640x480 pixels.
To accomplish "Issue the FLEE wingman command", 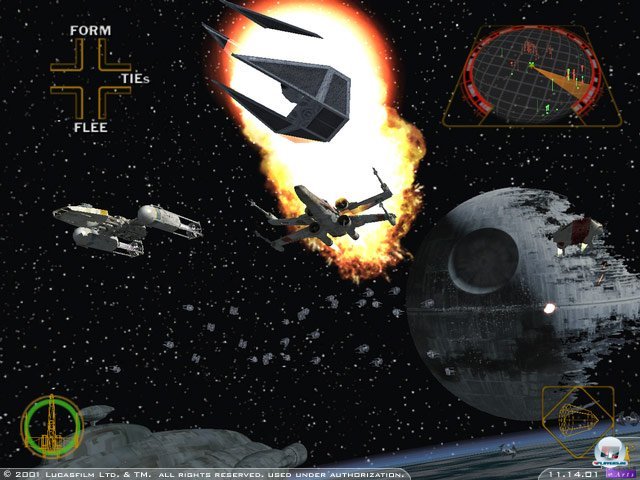I will (90, 127).
